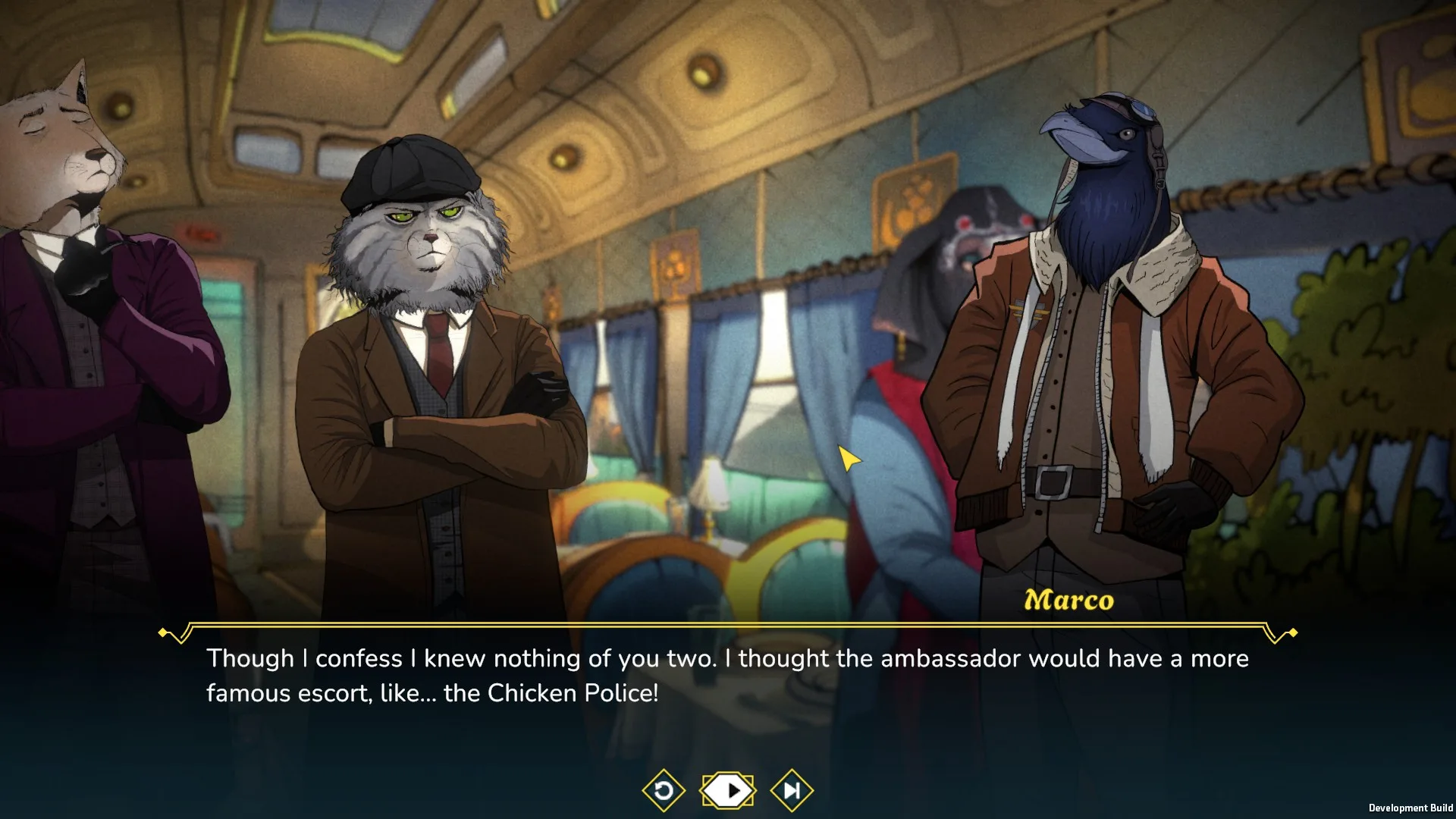Skip the dialogue with the skip-forward button
This screenshot has width=1456, height=819.
pyautogui.click(x=792, y=791)
